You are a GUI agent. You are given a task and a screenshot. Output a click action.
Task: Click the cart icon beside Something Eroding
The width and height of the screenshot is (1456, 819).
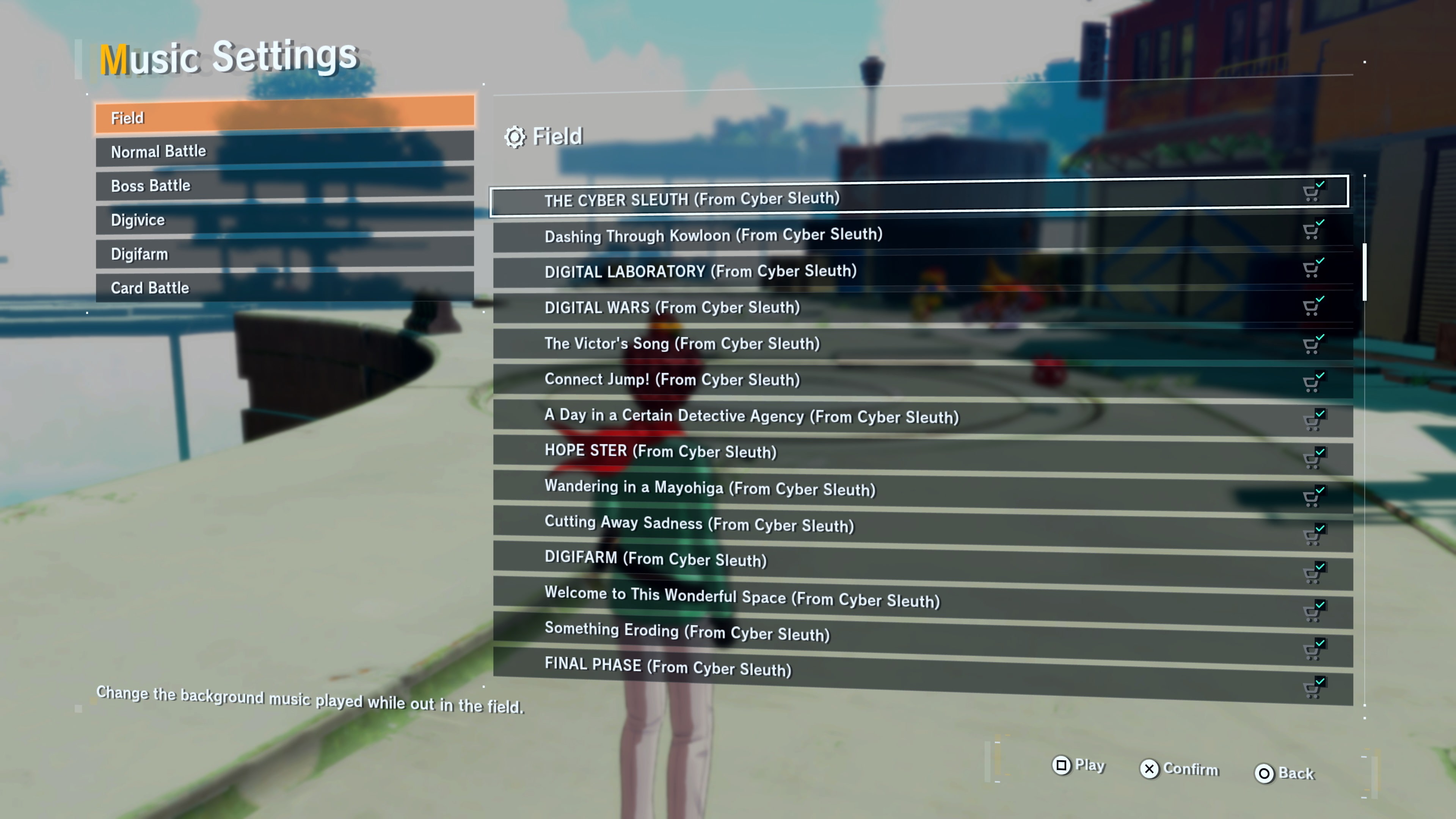1312,649
